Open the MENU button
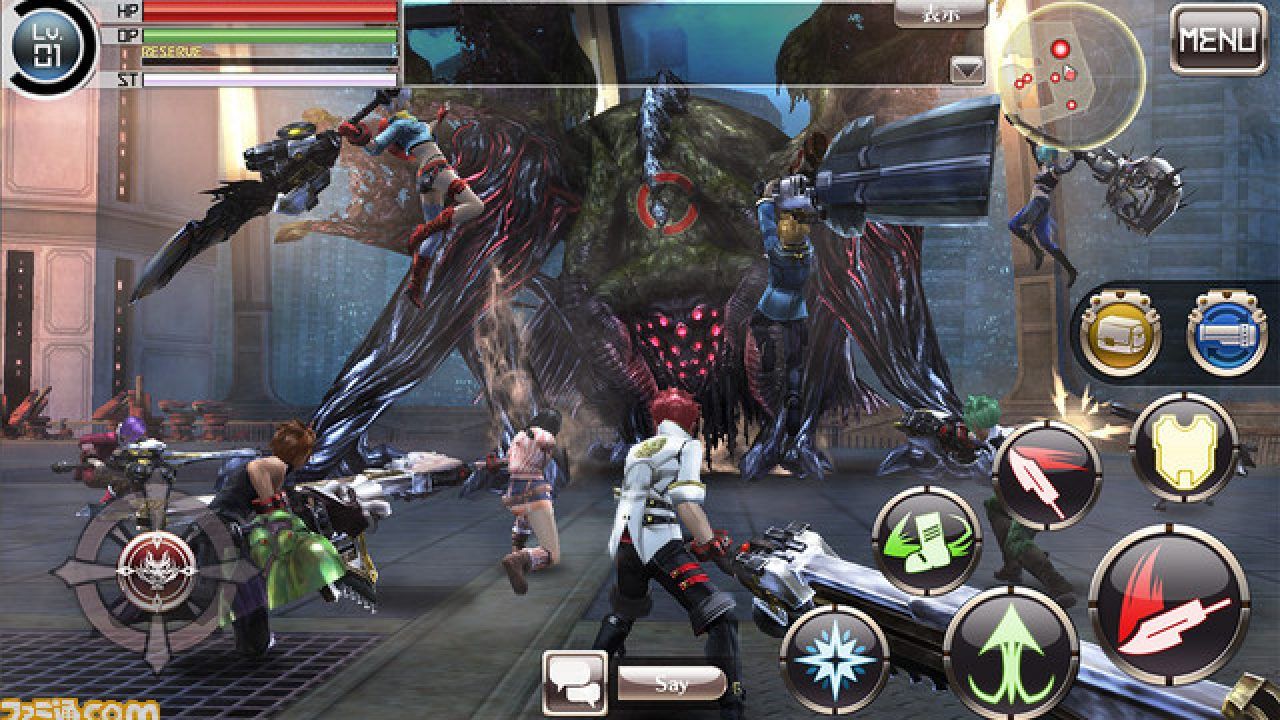1280x720 pixels. pyautogui.click(x=1217, y=40)
